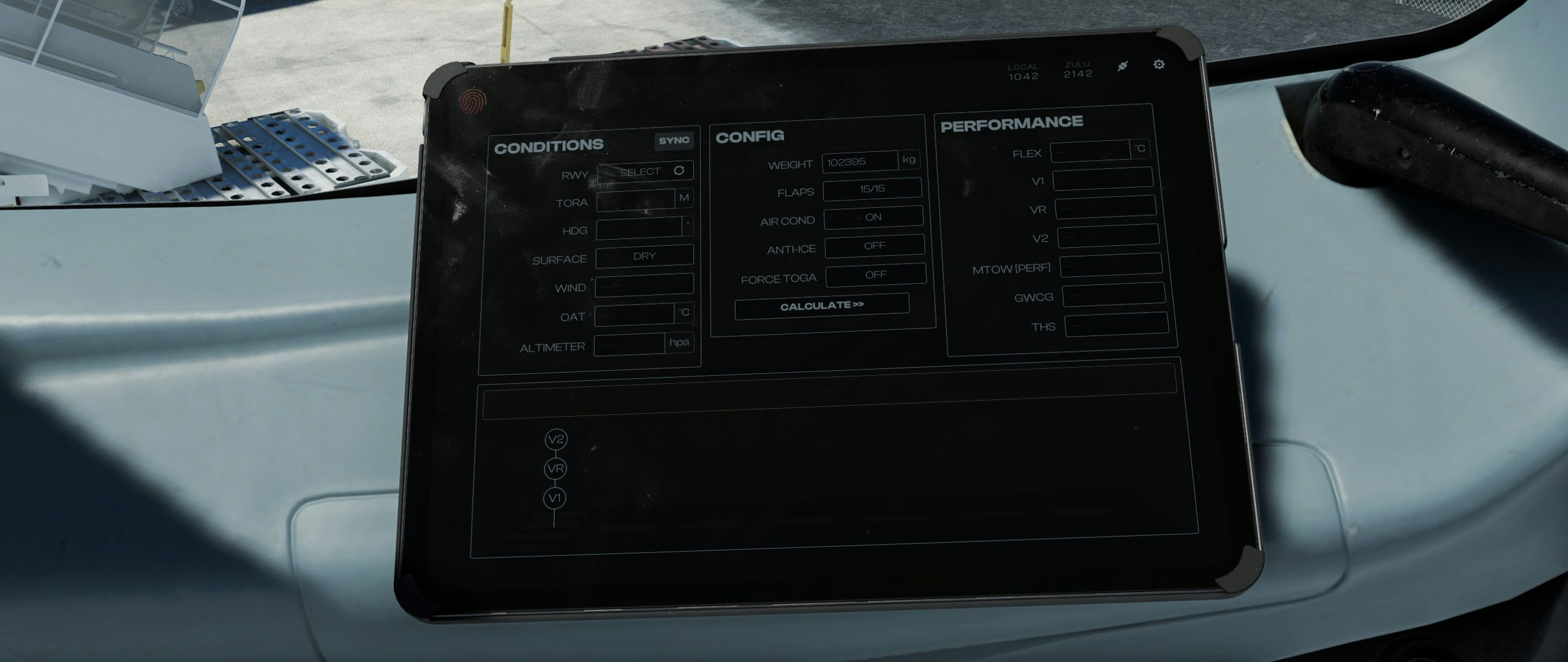Screen dimensions: 1568x662
Task: Click the TORA input field
Action: point(636,199)
